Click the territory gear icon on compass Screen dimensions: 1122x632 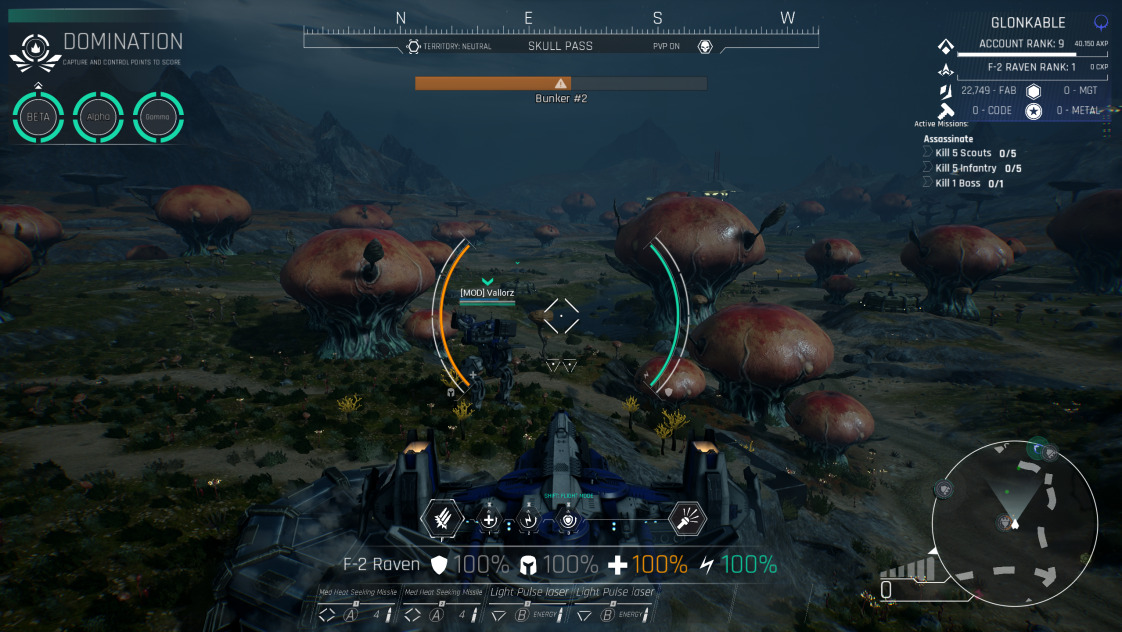tap(413, 46)
